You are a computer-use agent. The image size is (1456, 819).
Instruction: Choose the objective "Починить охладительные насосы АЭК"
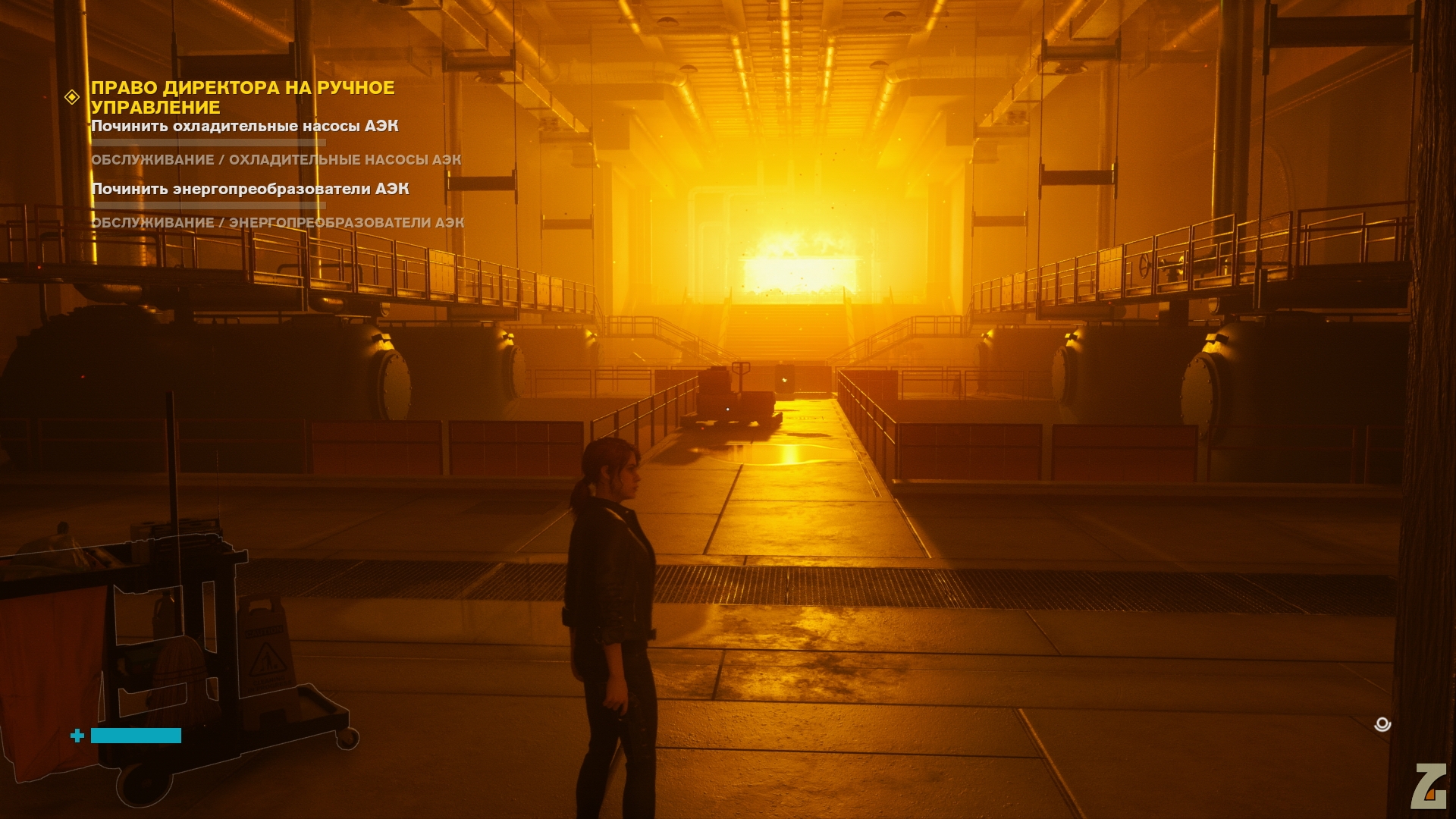point(244,126)
